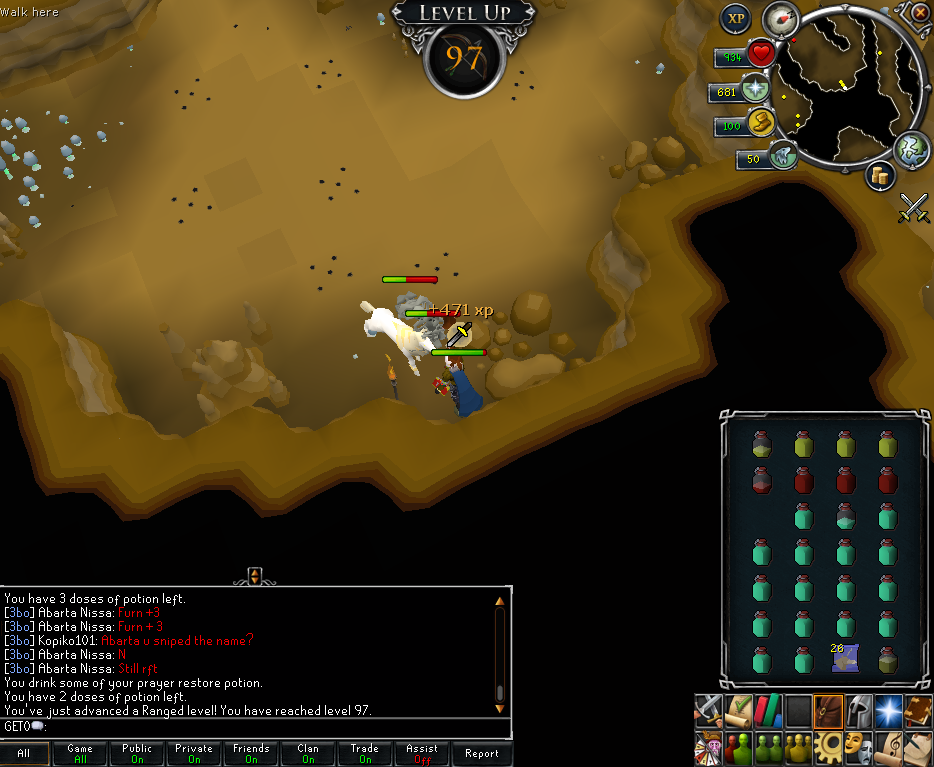
Task: Select the summoning scroll with 26 count
Action: click(844, 658)
